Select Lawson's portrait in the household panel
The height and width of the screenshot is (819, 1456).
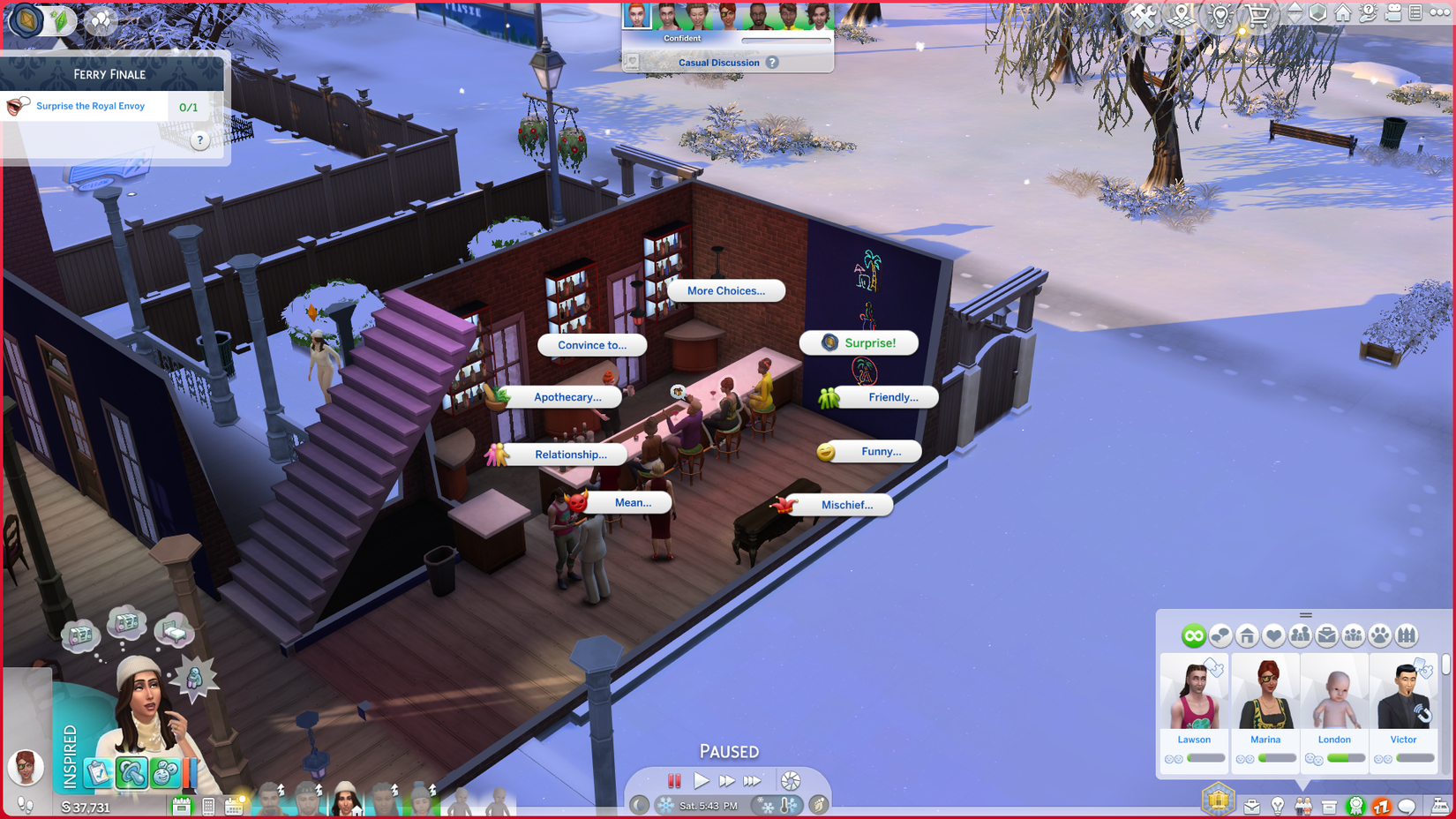coord(1195,693)
